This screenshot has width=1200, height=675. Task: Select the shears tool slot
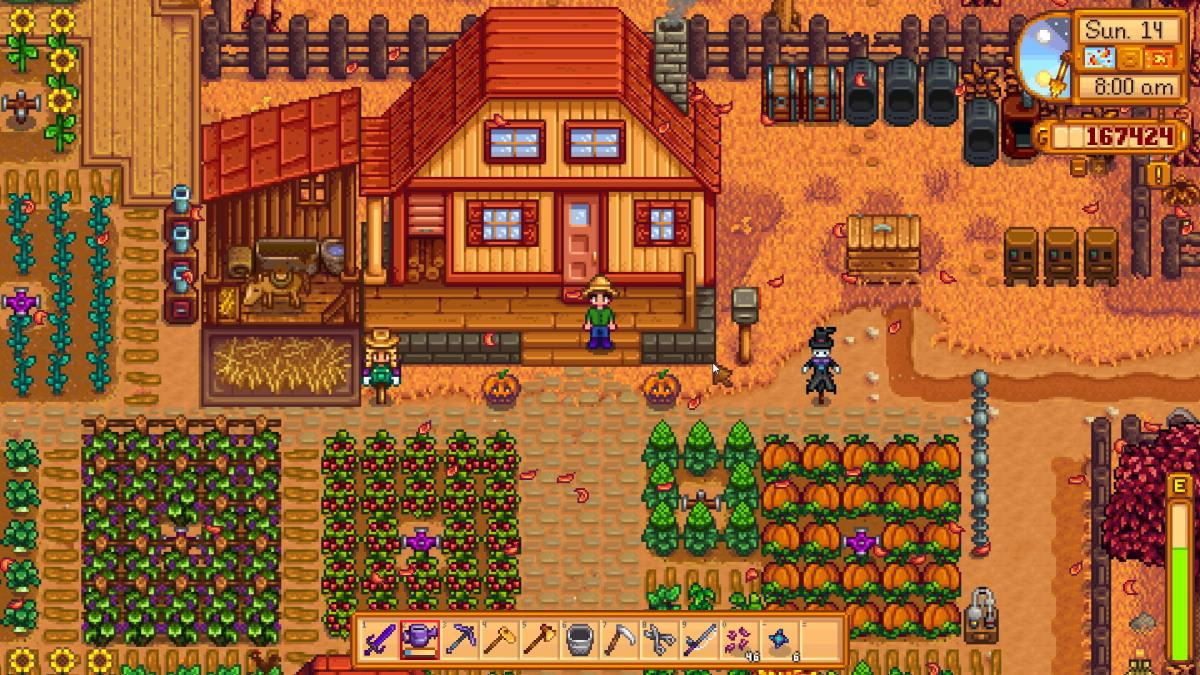[660, 639]
